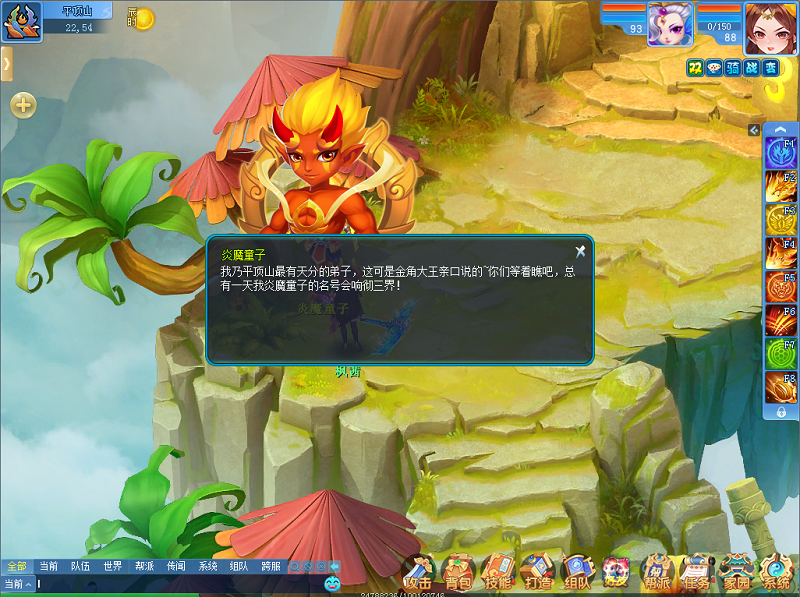Activate the F1 blue dragon skill
800x597 pixels.
pyautogui.click(x=780, y=153)
